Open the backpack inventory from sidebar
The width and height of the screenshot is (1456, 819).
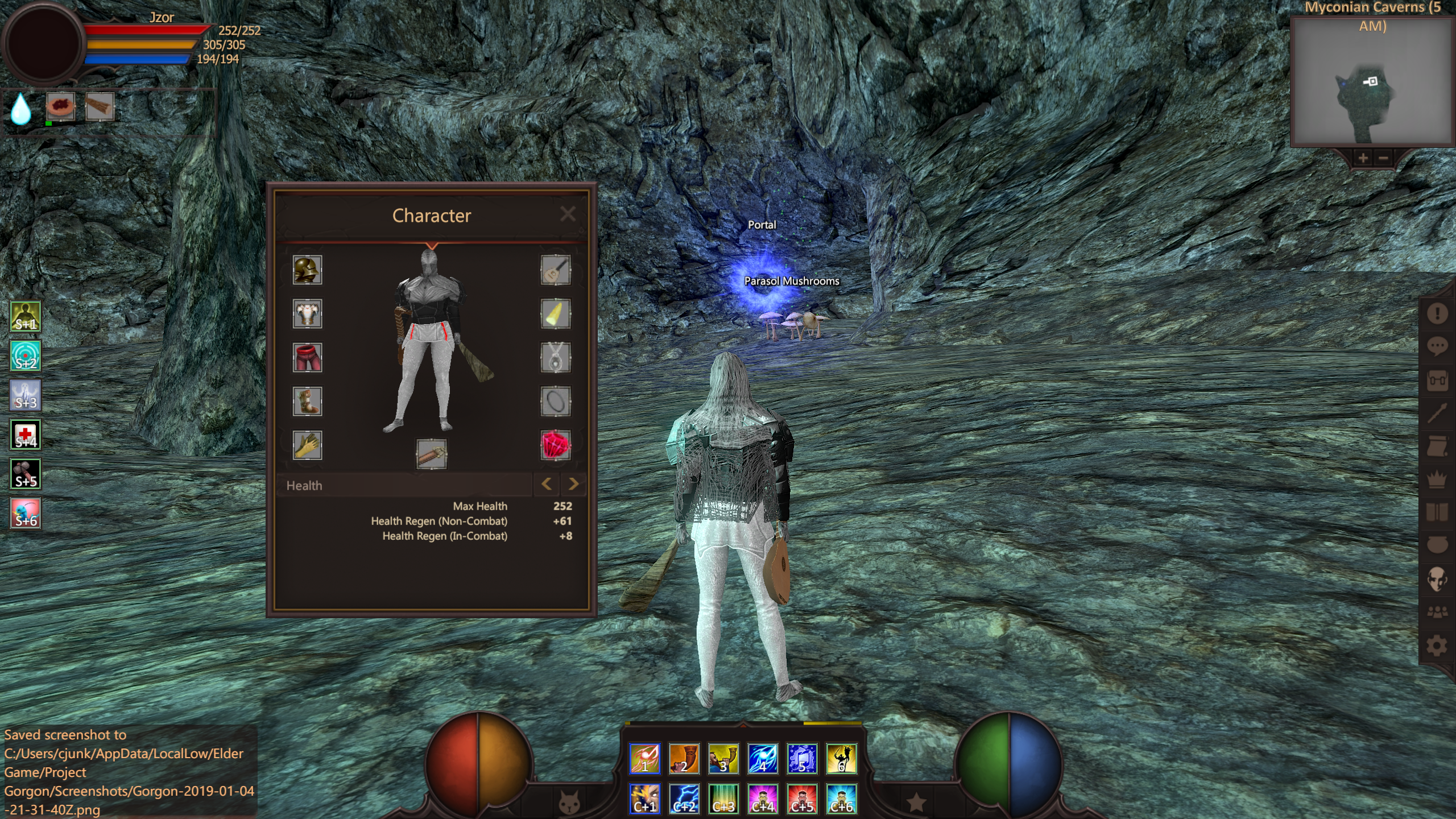pos(1437,379)
